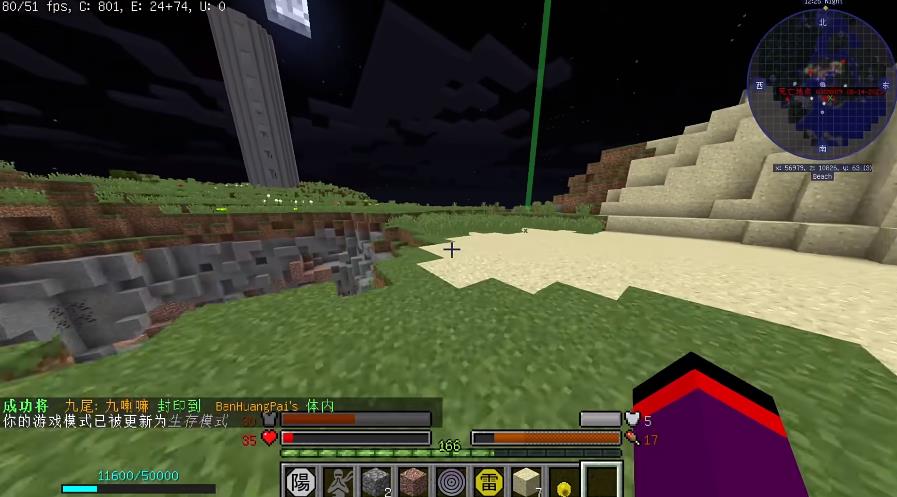Activate the purple Rinnegan rings hotbar item
Viewport: 897px width, 497px height.
point(451,482)
